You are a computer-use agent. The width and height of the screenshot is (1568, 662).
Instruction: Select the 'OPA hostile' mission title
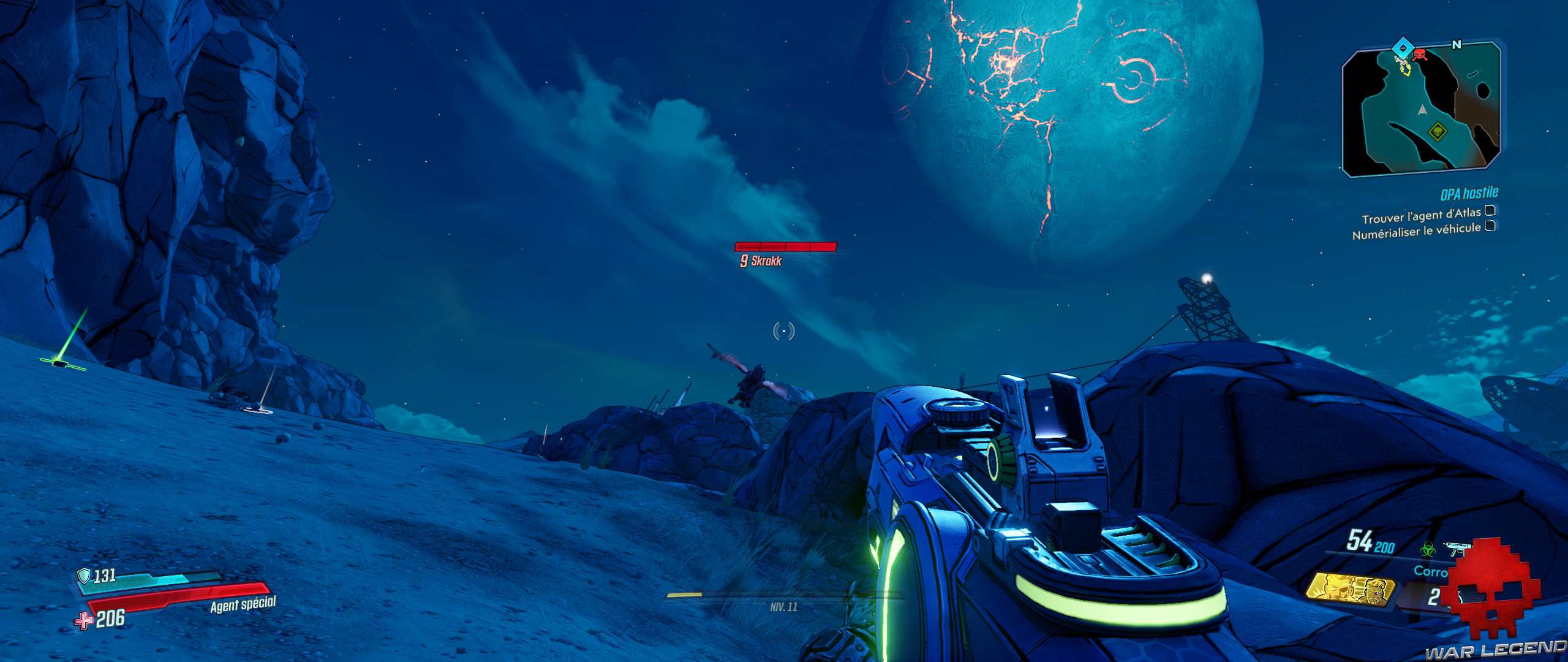click(1469, 192)
